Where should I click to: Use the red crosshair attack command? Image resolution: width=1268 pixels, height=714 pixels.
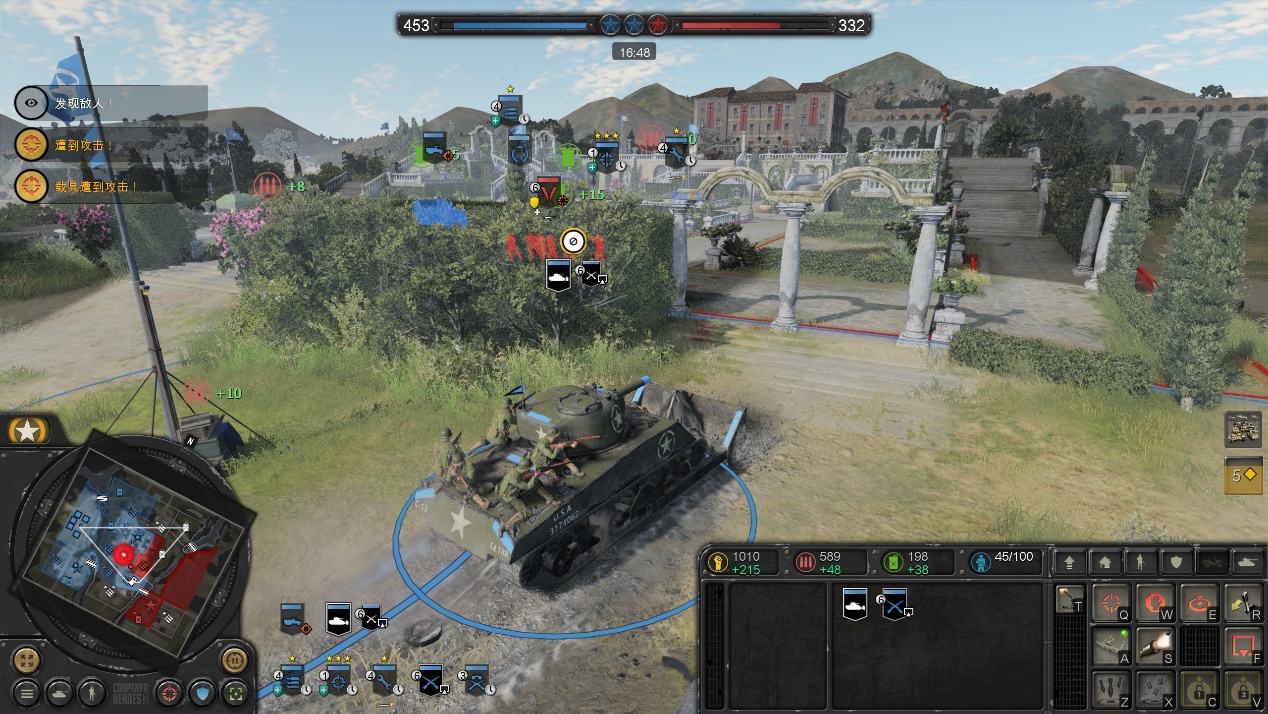(x=1109, y=603)
